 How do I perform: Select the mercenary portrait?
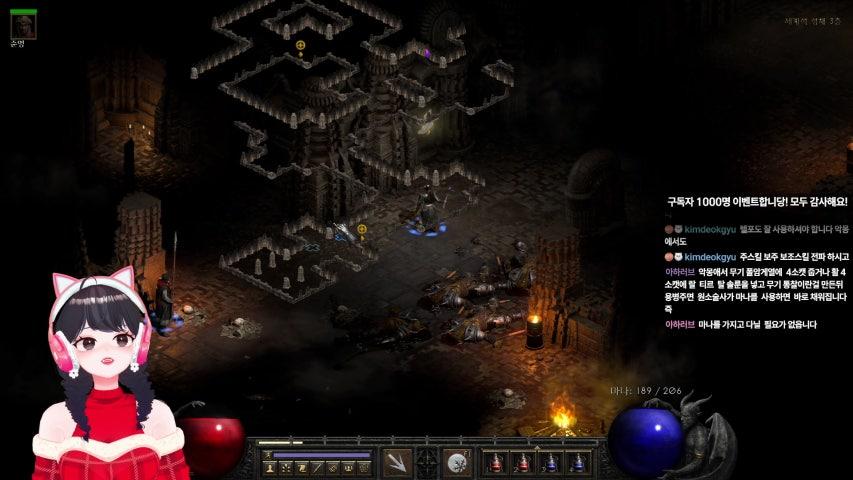23,27
